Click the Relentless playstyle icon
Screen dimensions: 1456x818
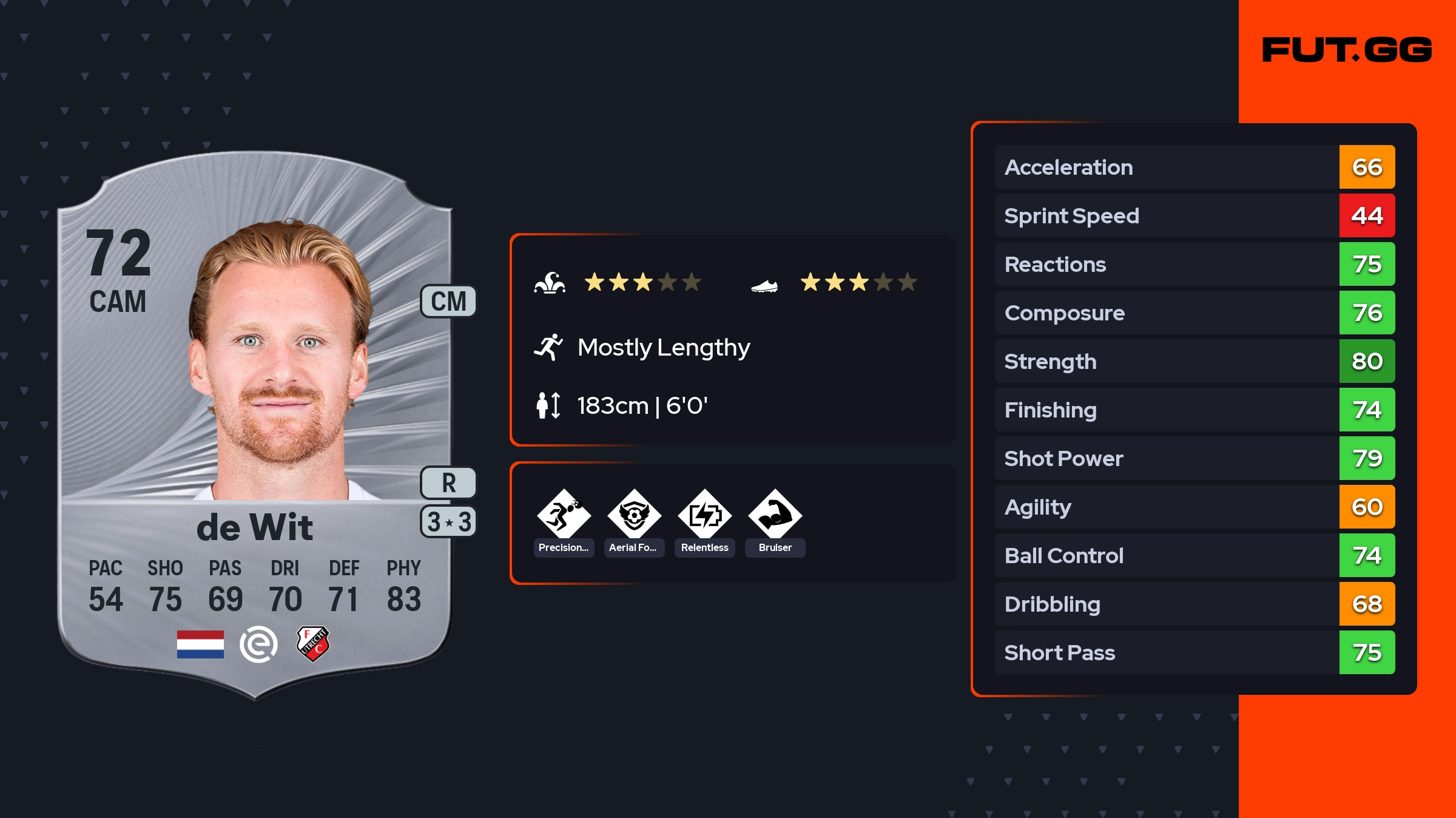(x=704, y=515)
